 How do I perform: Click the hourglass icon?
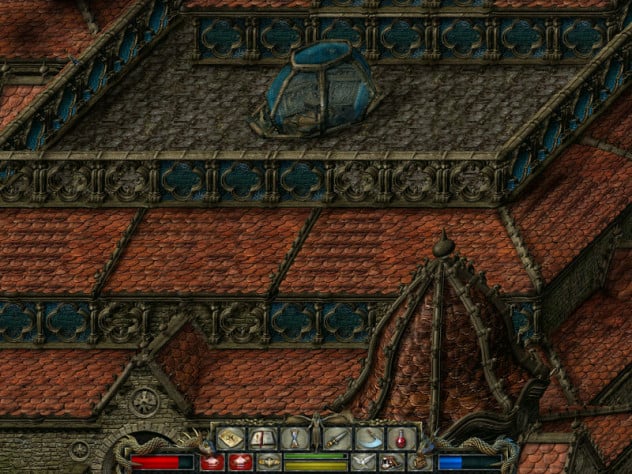[295, 438]
